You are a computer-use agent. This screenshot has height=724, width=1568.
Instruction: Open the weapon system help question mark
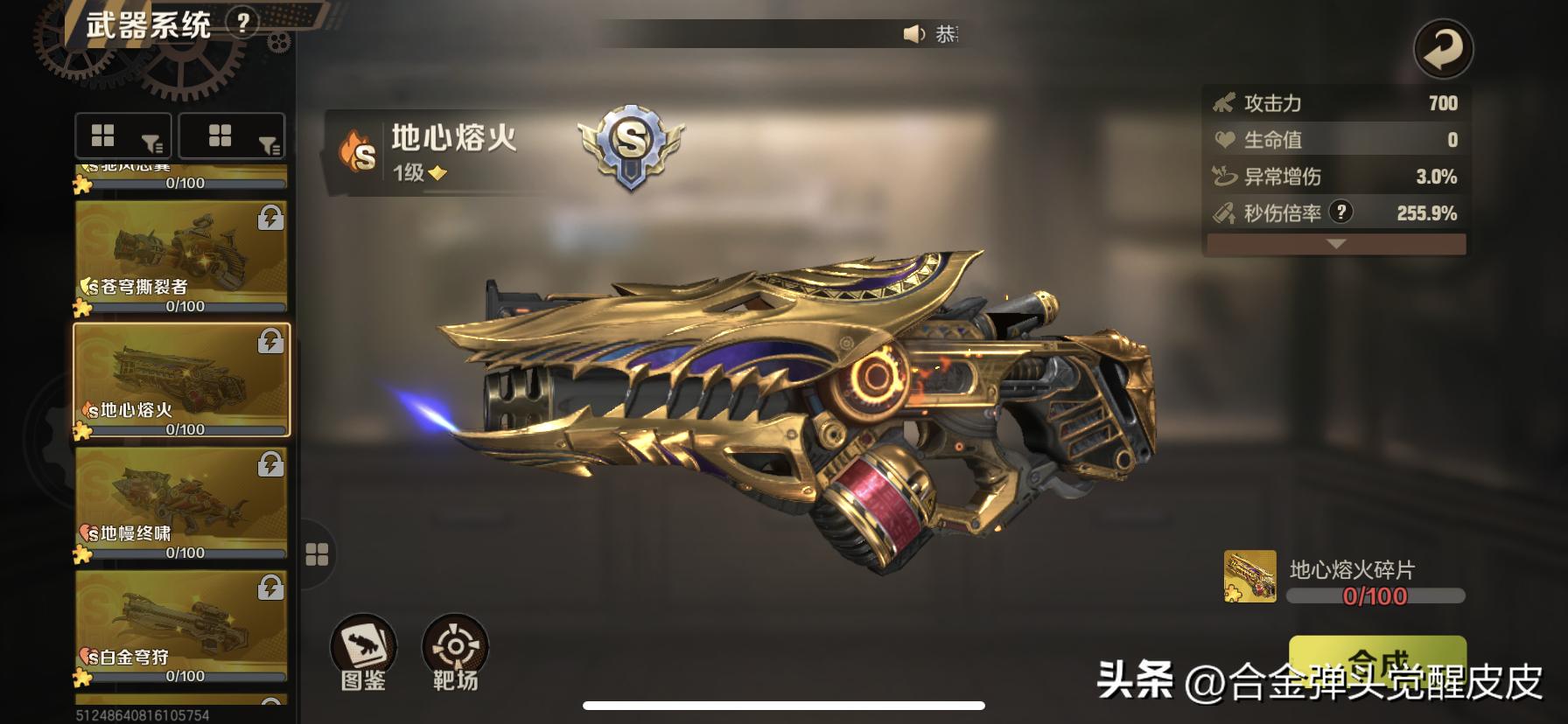(242, 22)
